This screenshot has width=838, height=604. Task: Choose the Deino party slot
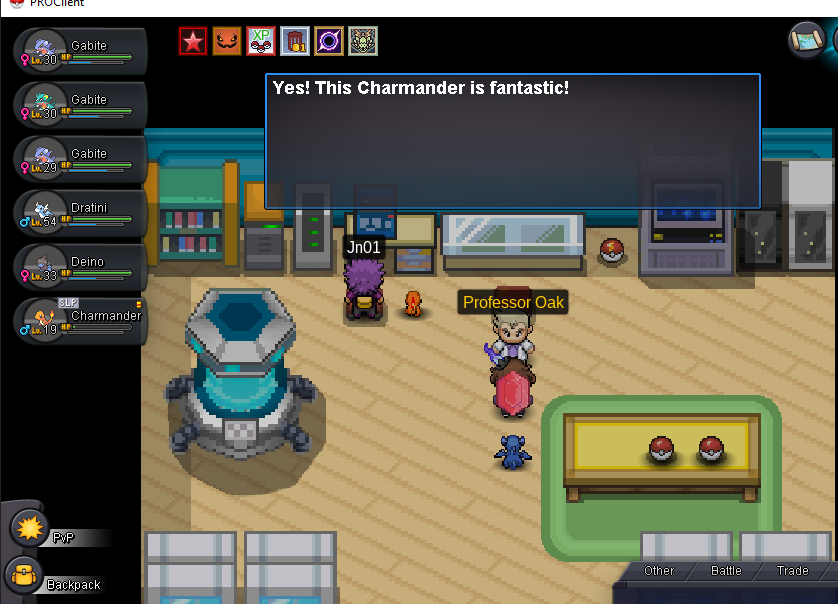(82, 268)
